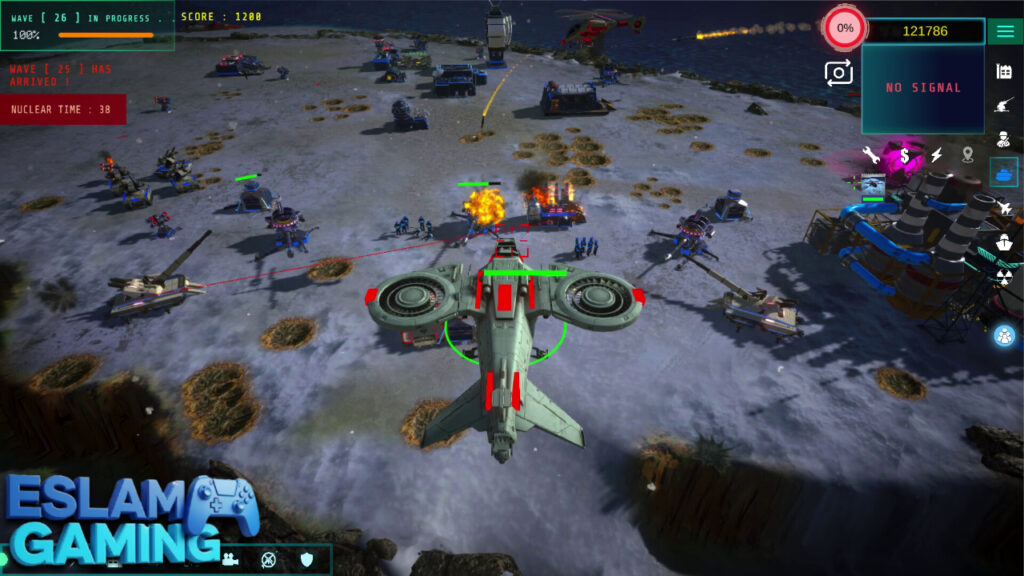Toggle the crossed-out circle icon in bottom bar
Viewport: 1024px width, 576px height.
[x=268, y=559]
